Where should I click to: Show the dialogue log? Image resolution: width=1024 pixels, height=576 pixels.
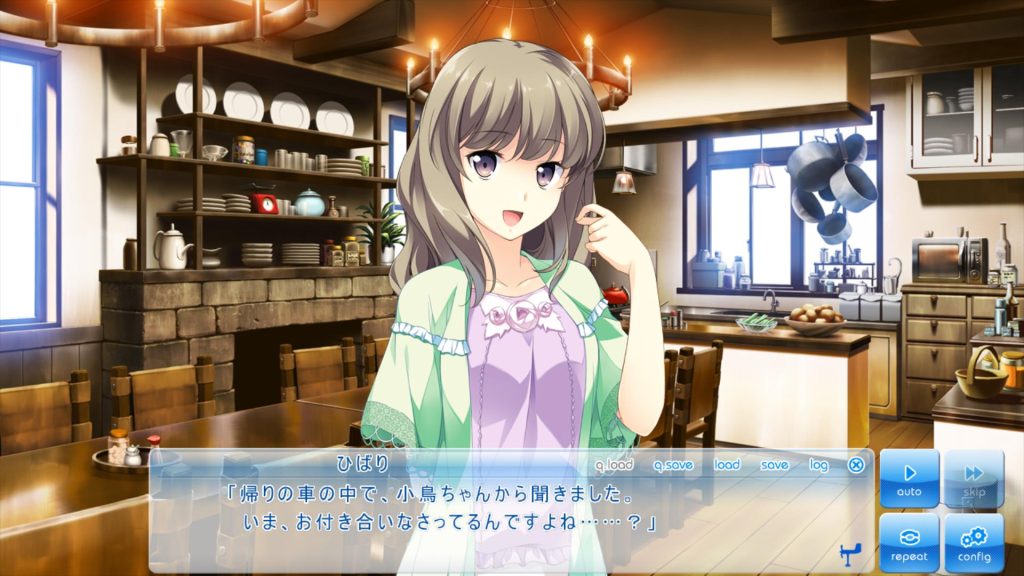tap(819, 464)
